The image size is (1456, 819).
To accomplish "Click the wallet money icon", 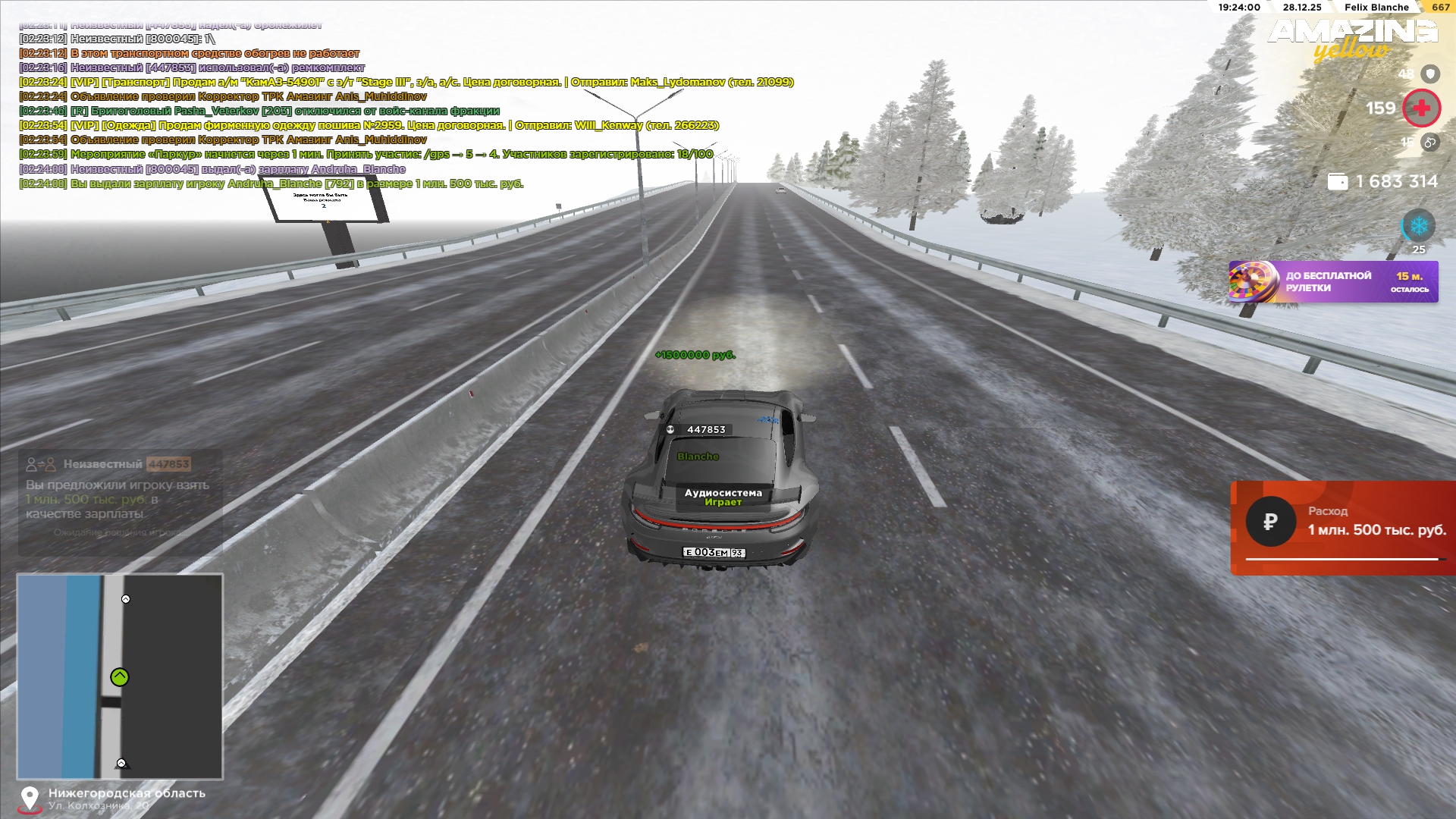I will pos(1338,182).
